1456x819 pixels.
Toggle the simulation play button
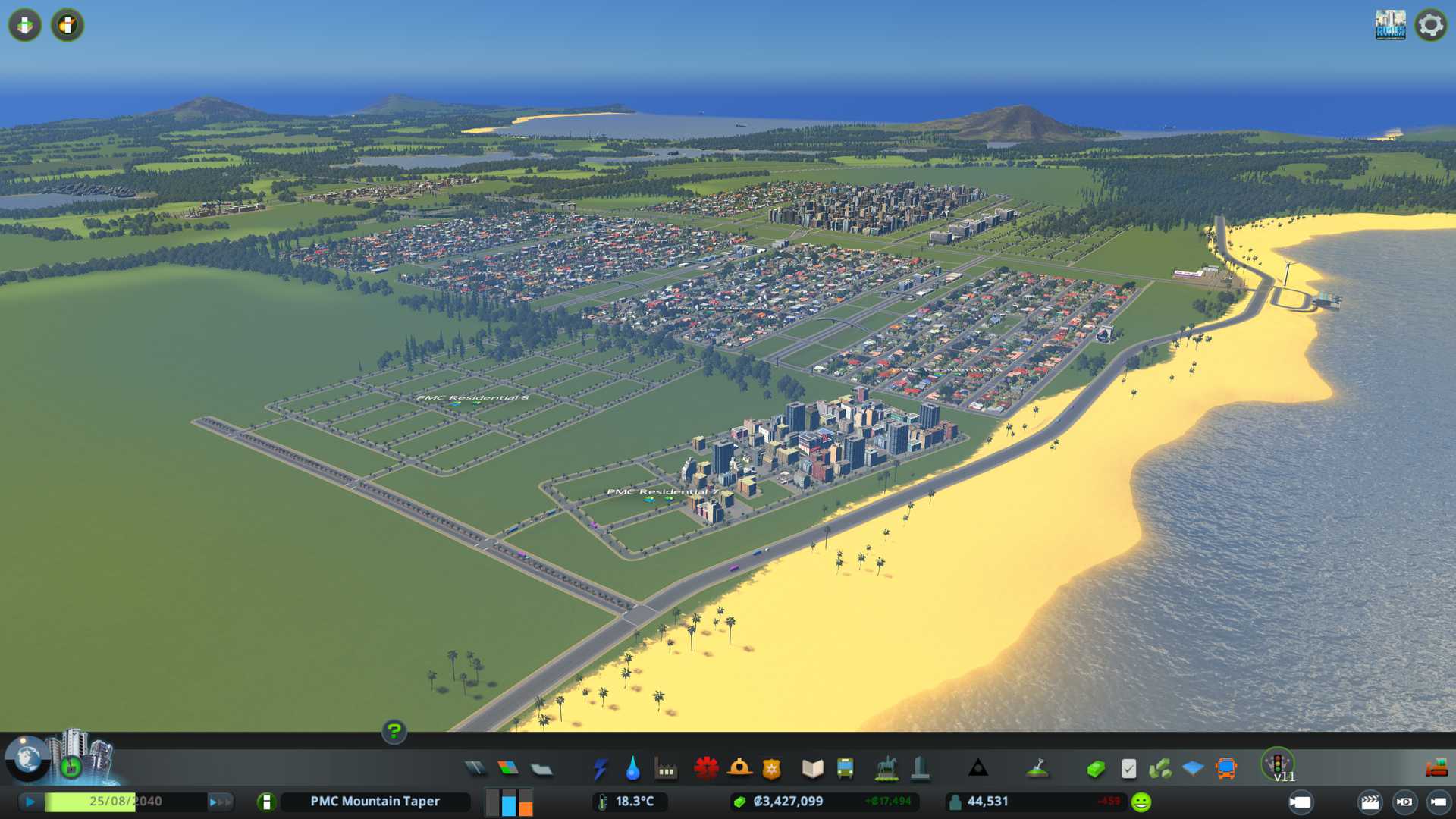click(30, 802)
